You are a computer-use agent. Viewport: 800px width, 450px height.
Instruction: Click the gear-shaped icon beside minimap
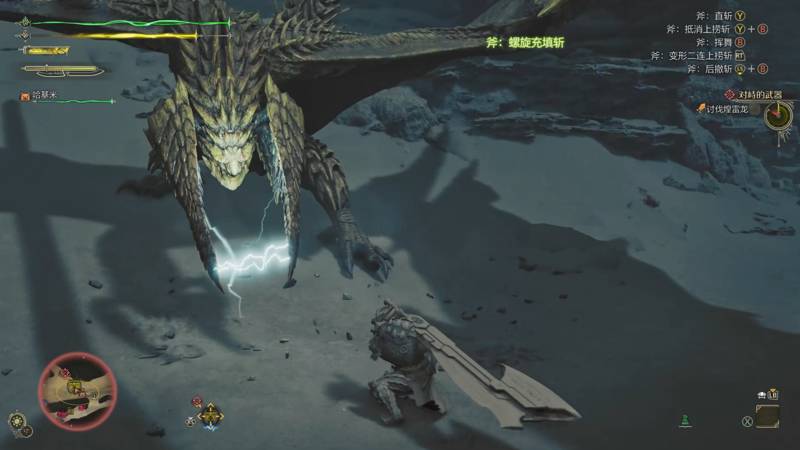[x=17, y=421]
